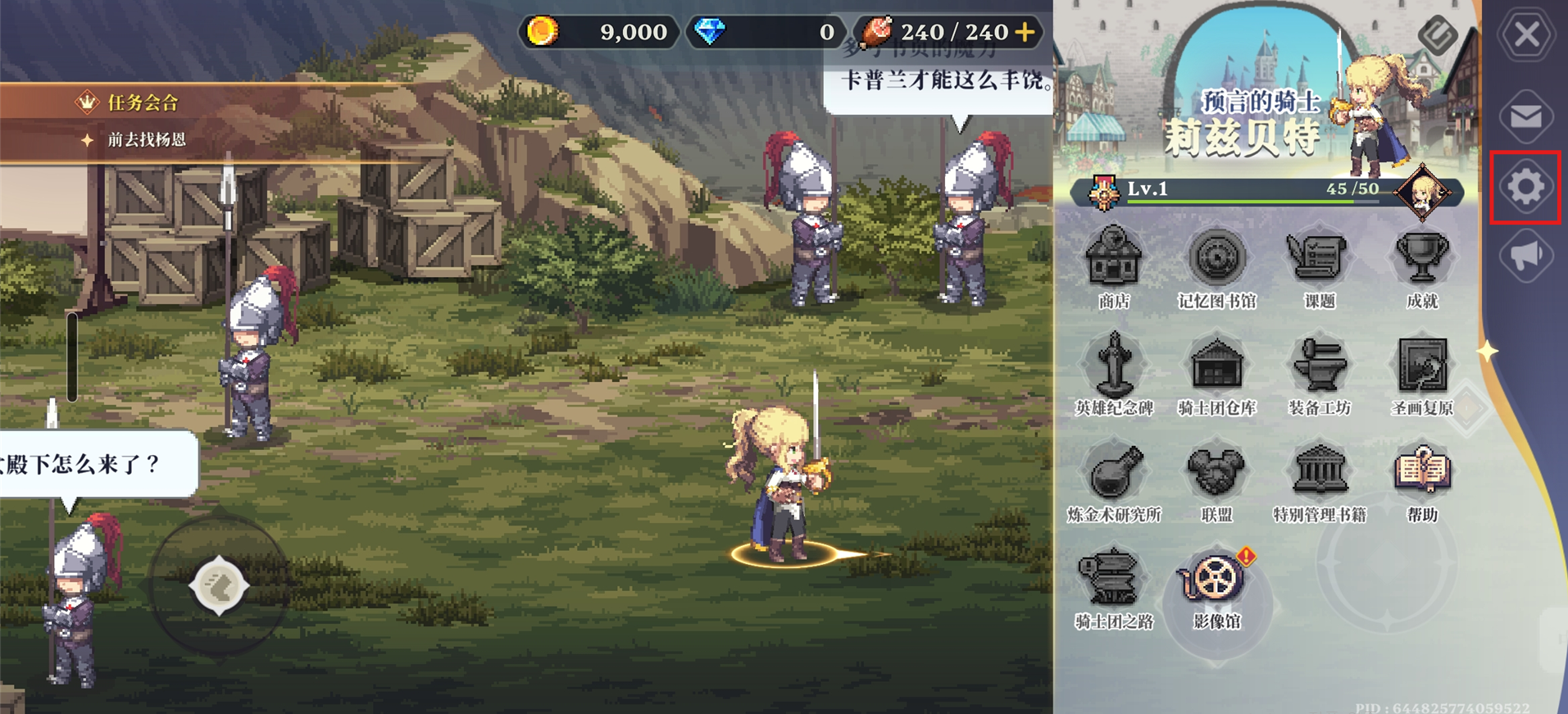Open the mail envelope inbox

click(x=1526, y=116)
